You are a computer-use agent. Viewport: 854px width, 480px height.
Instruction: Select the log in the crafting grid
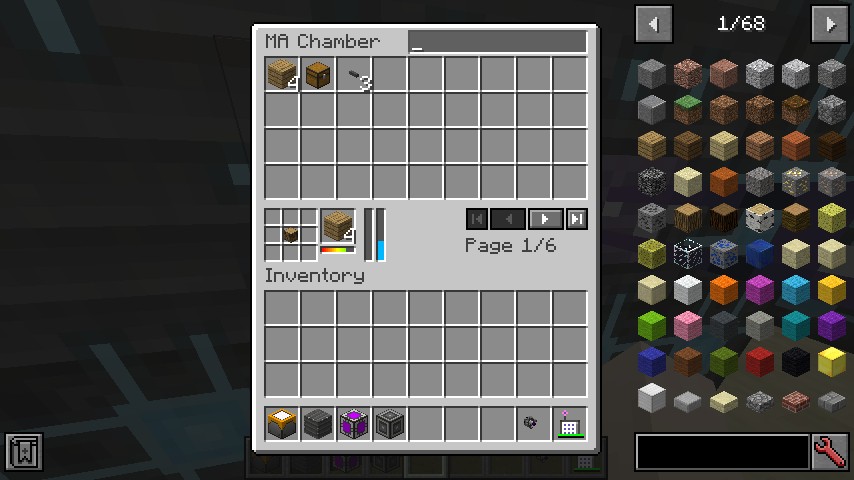pos(290,234)
